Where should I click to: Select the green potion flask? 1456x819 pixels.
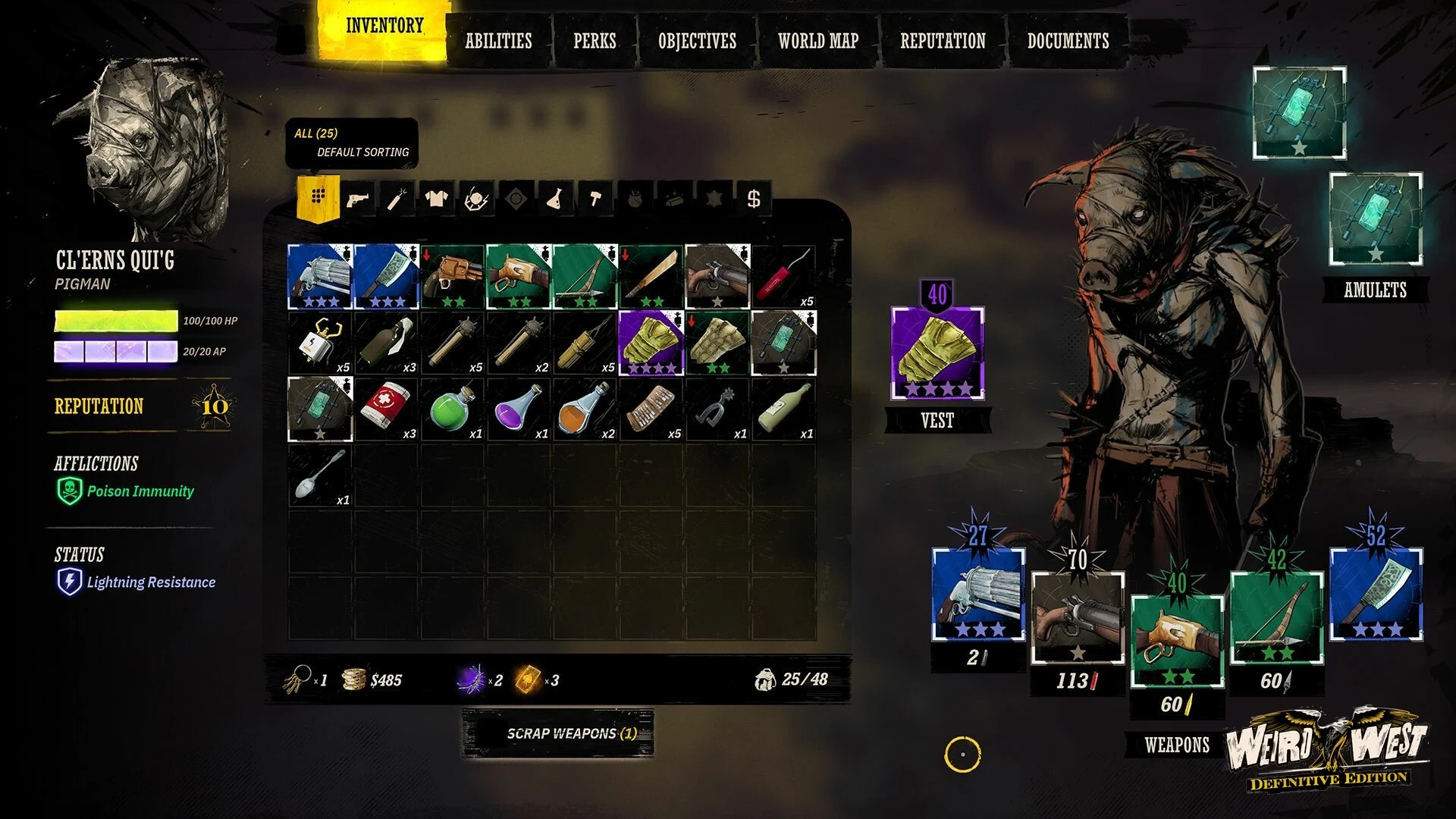[452, 409]
